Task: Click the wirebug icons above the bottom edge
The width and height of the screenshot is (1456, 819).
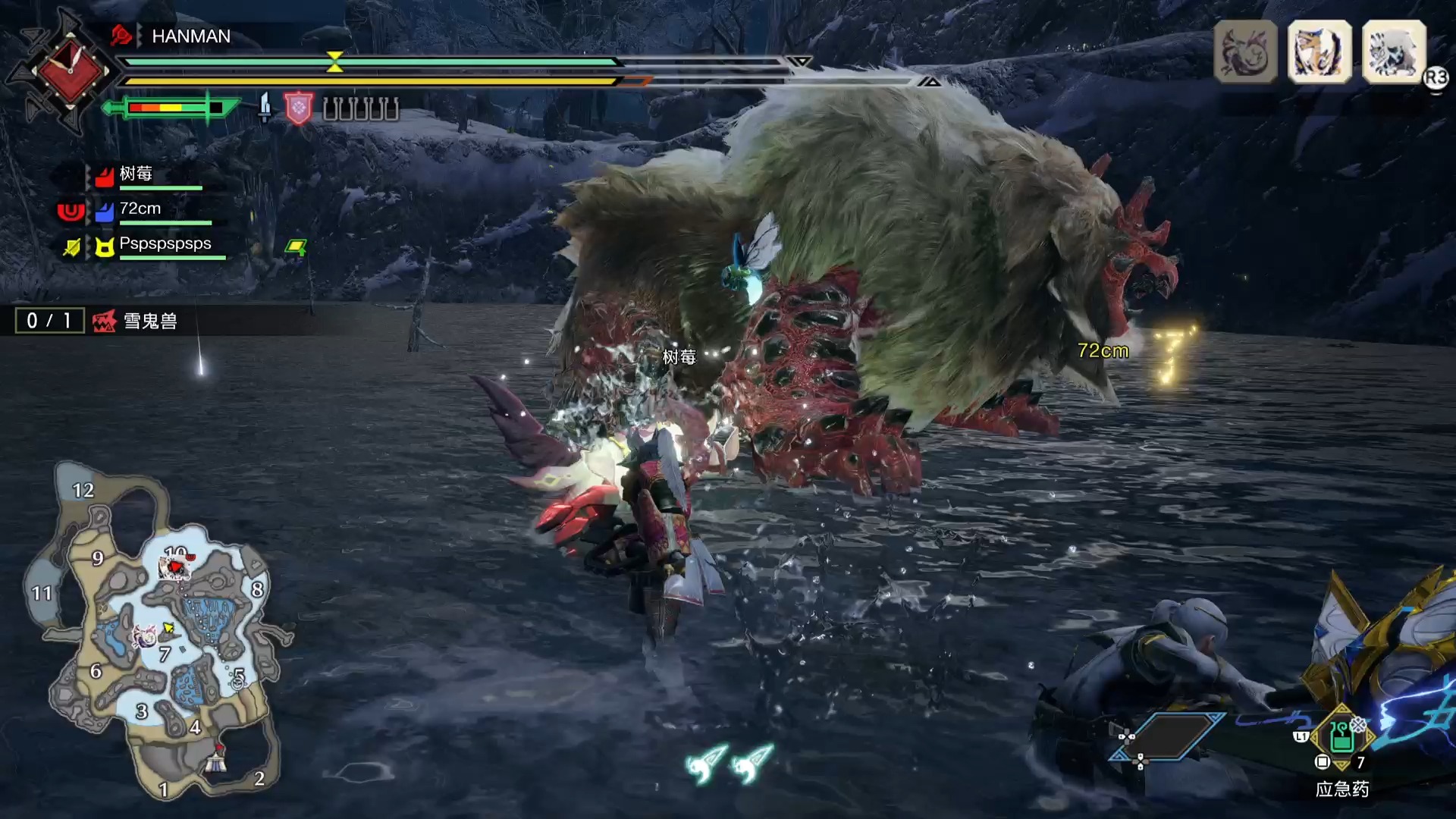Action: click(x=728, y=762)
